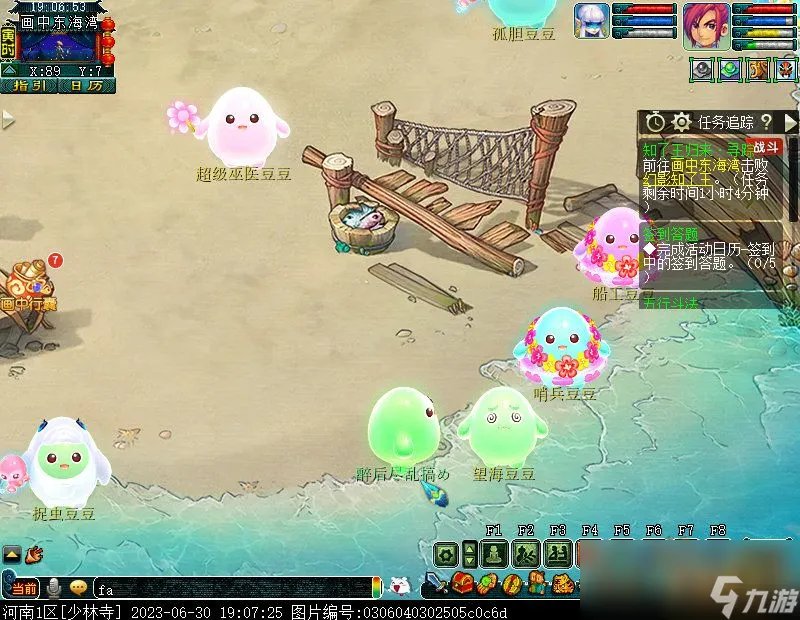Open the gear settings button near F1

tap(446, 553)
